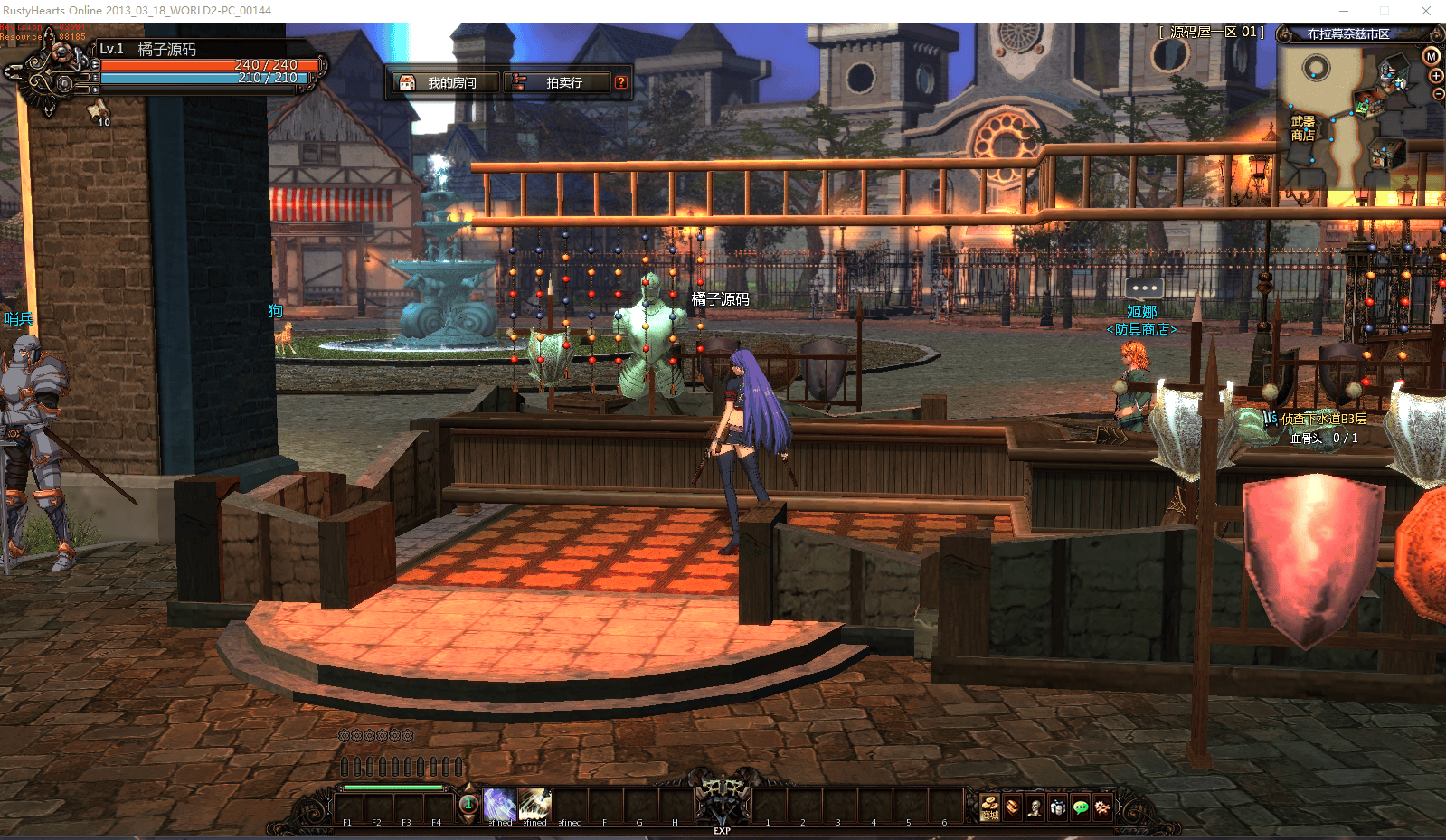The image size is (1446, 840).
Task: Open the 我的房间 (My Room) button
Action: point(443,82)
